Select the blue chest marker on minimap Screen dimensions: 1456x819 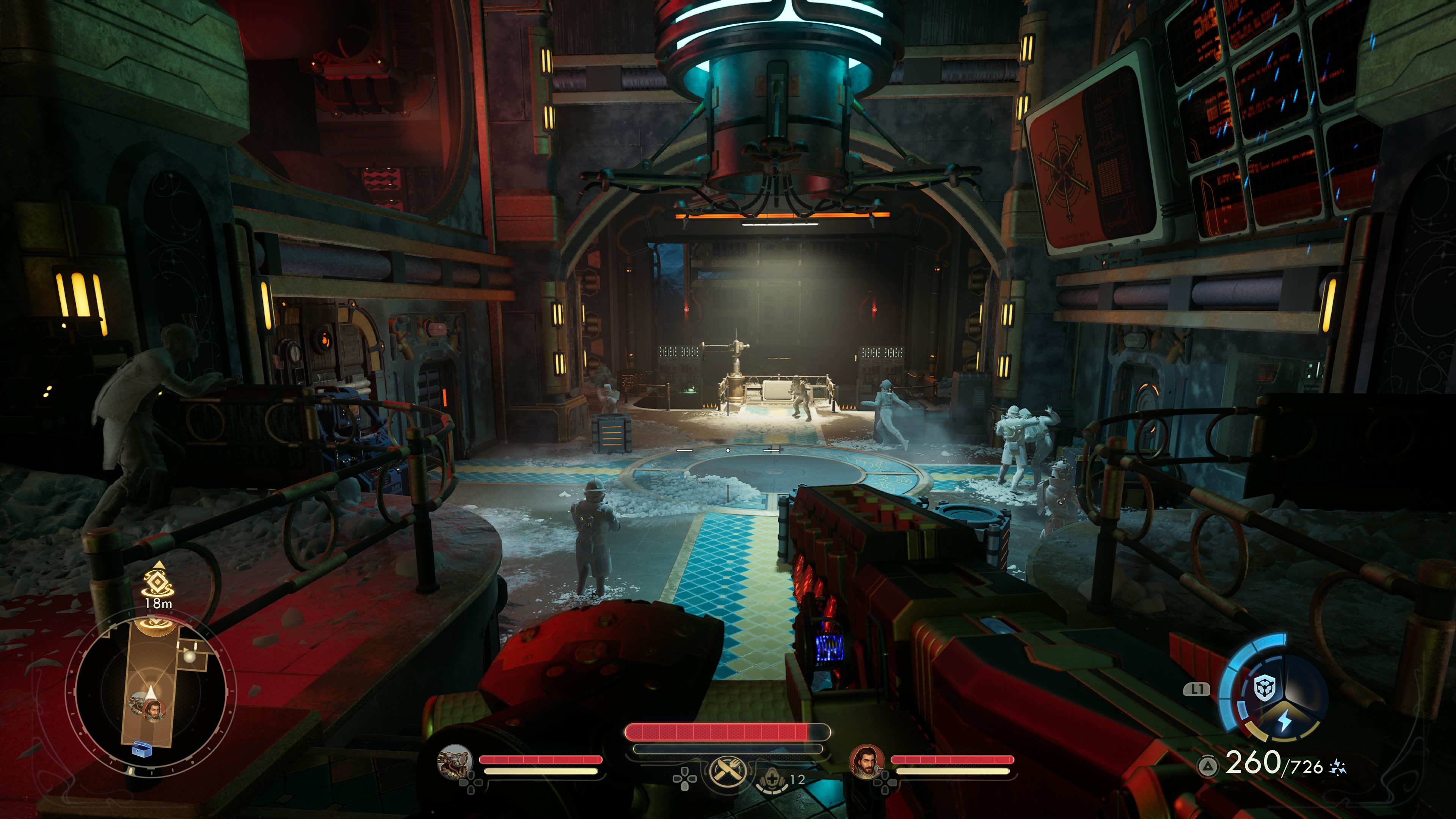pos(141,751)
